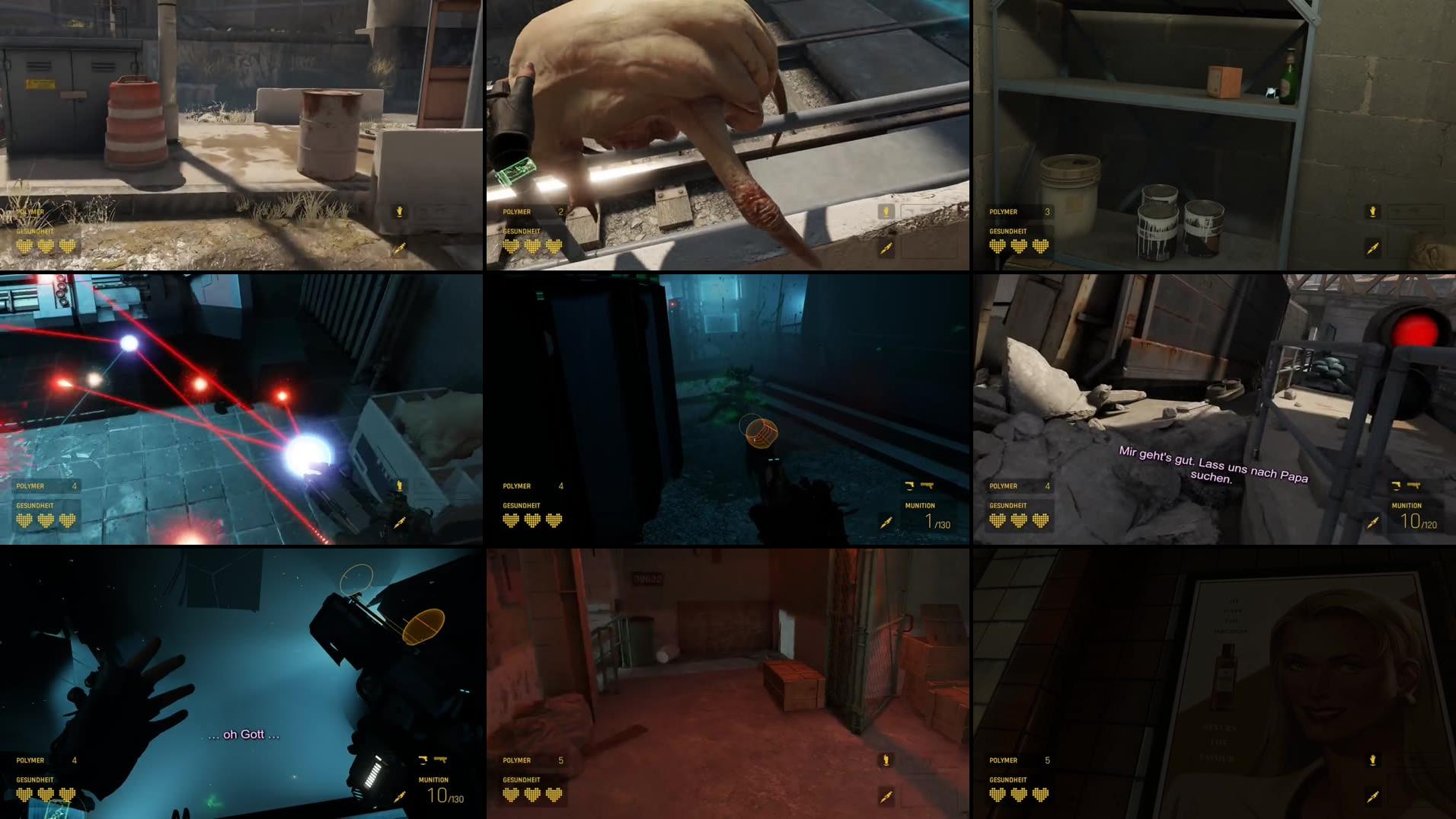Click the glove icon in the bottom-right panel
This screenshot has height=819, width=1456.
point(1374,760)
